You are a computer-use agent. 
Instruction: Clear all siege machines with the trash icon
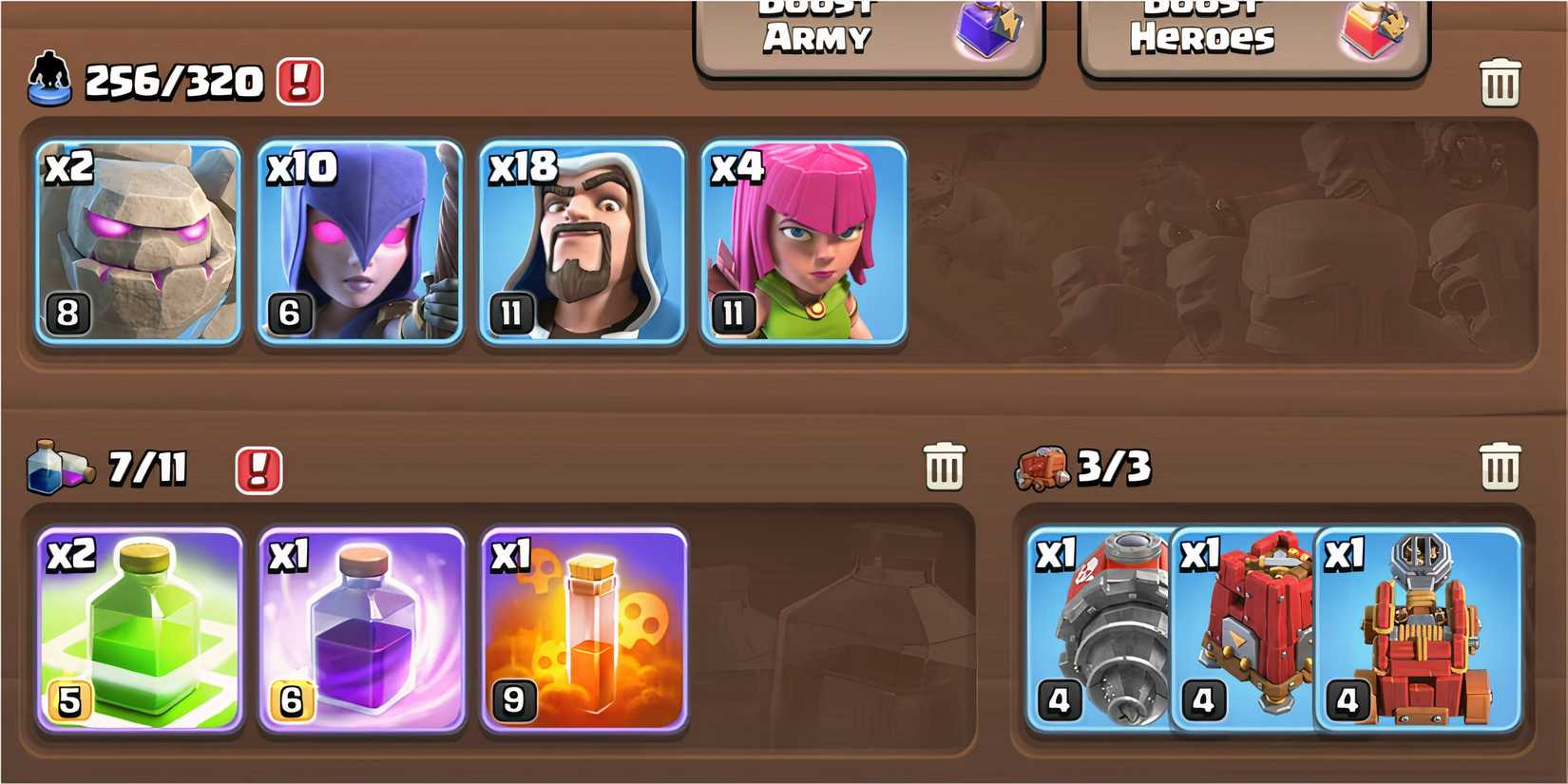pyautogui.click(x=1500, y=465)
